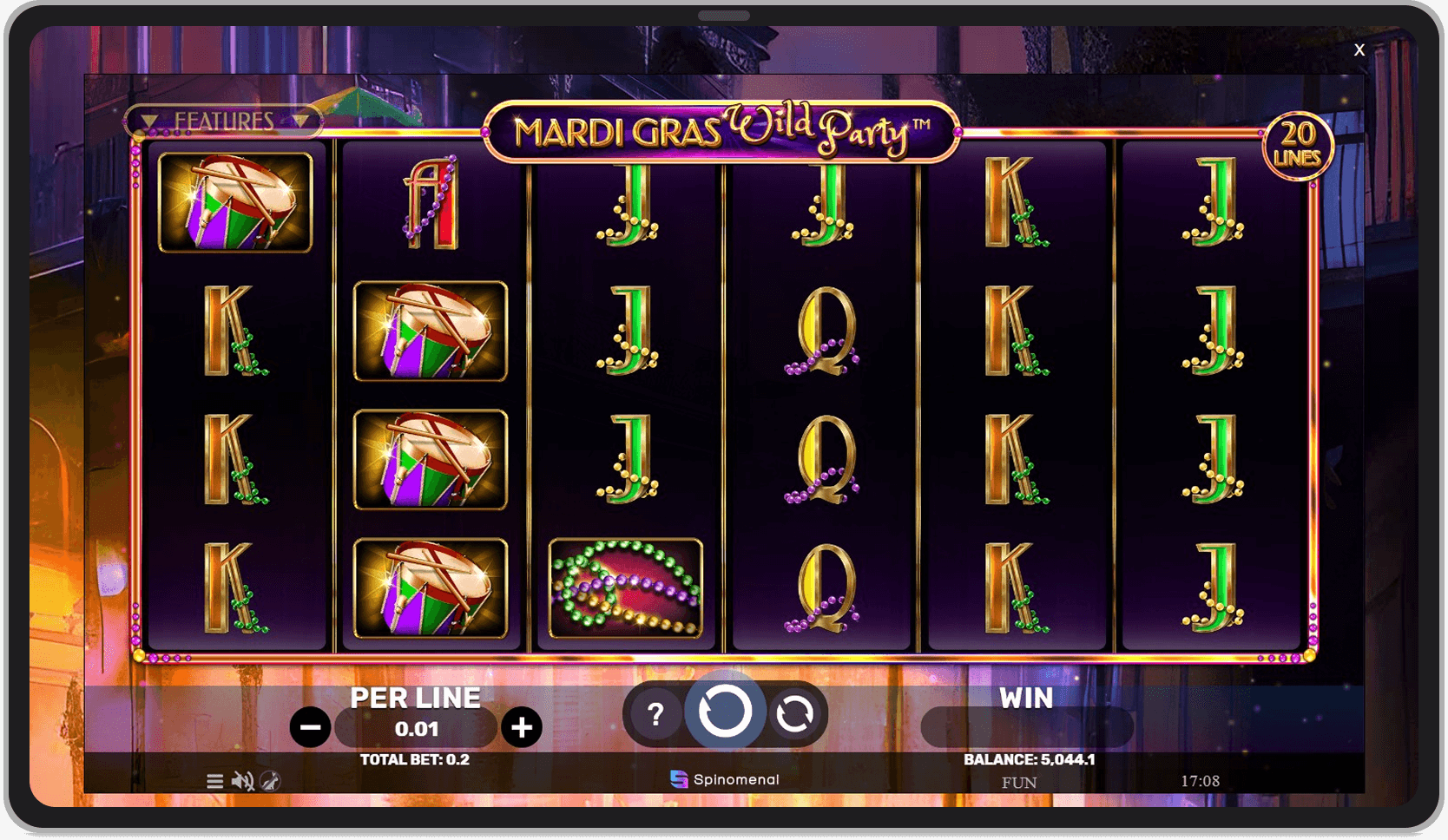
Task: Decrease the per line bet with minus button
Action: pos(311,727)
